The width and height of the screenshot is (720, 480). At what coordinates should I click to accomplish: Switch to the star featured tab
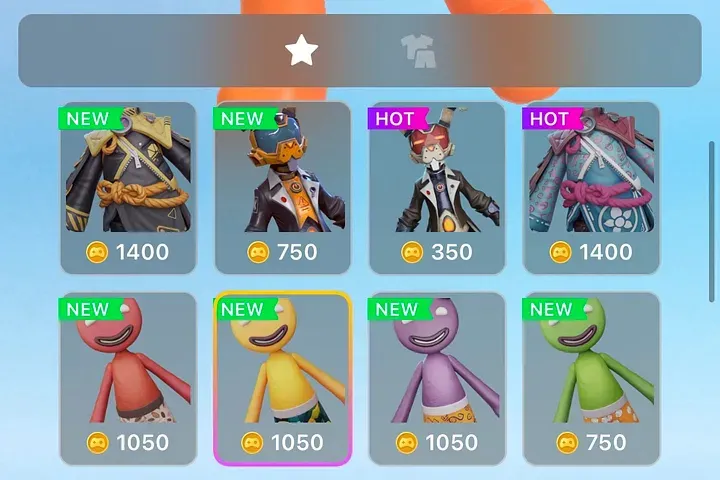click(x=301, y=50)
